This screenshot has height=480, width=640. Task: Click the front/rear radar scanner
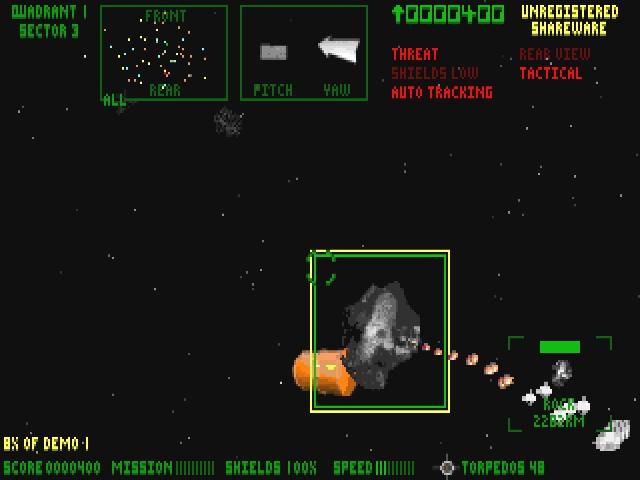click(x=164, y=53)
